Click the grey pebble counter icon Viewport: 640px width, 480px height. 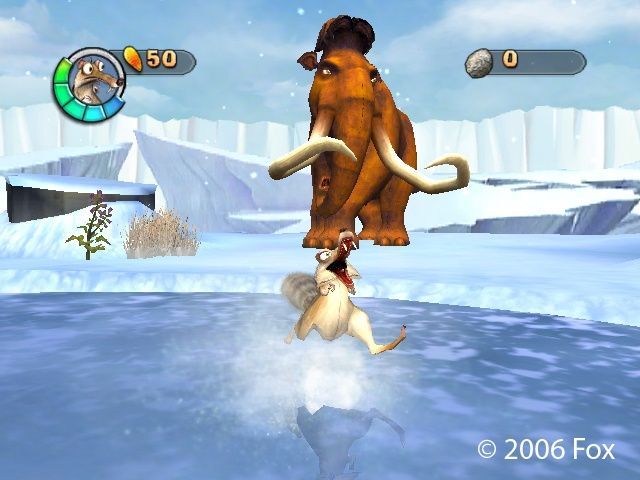[480, 61]
